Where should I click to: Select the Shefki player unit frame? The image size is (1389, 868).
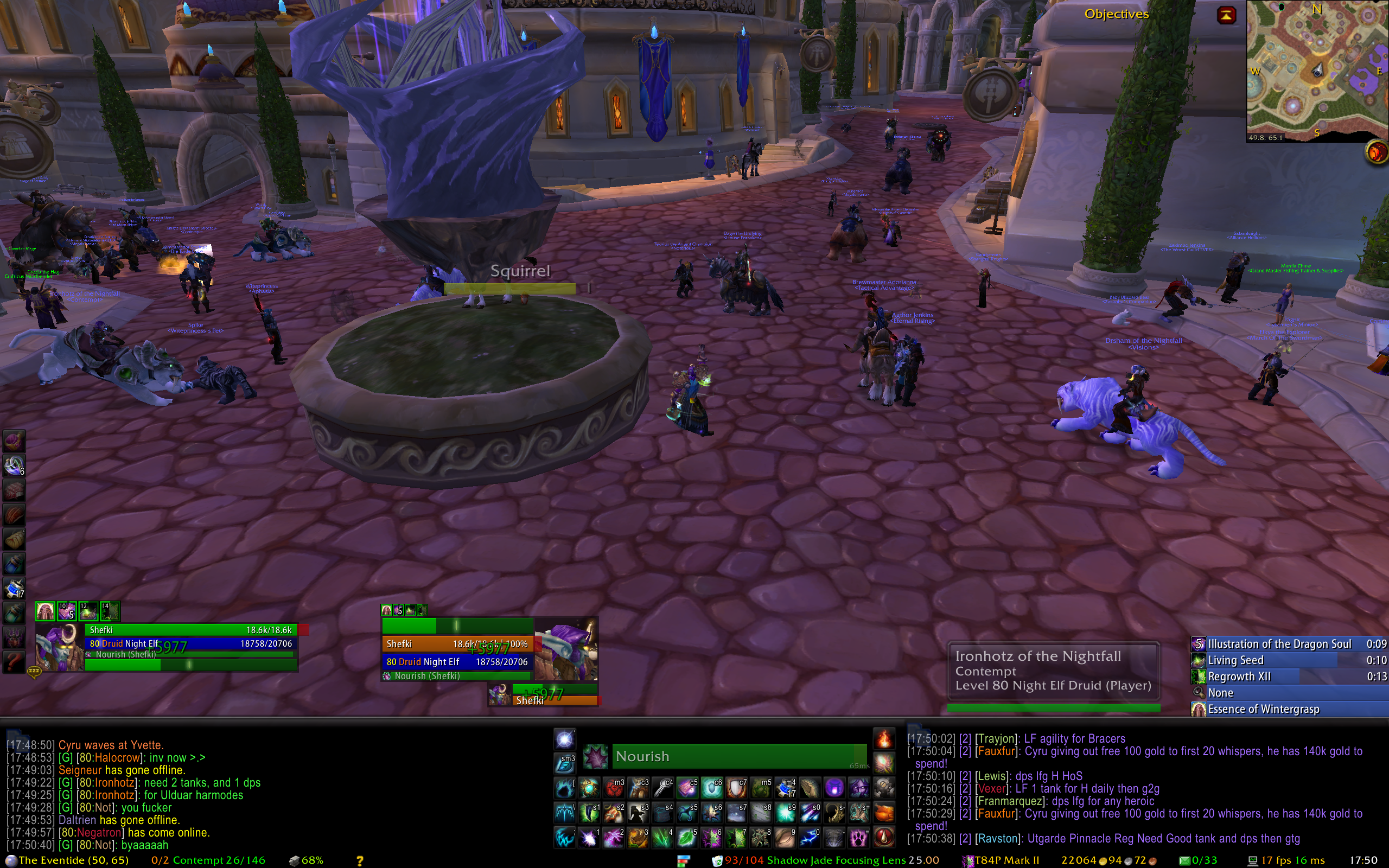[x=189, y=630]
